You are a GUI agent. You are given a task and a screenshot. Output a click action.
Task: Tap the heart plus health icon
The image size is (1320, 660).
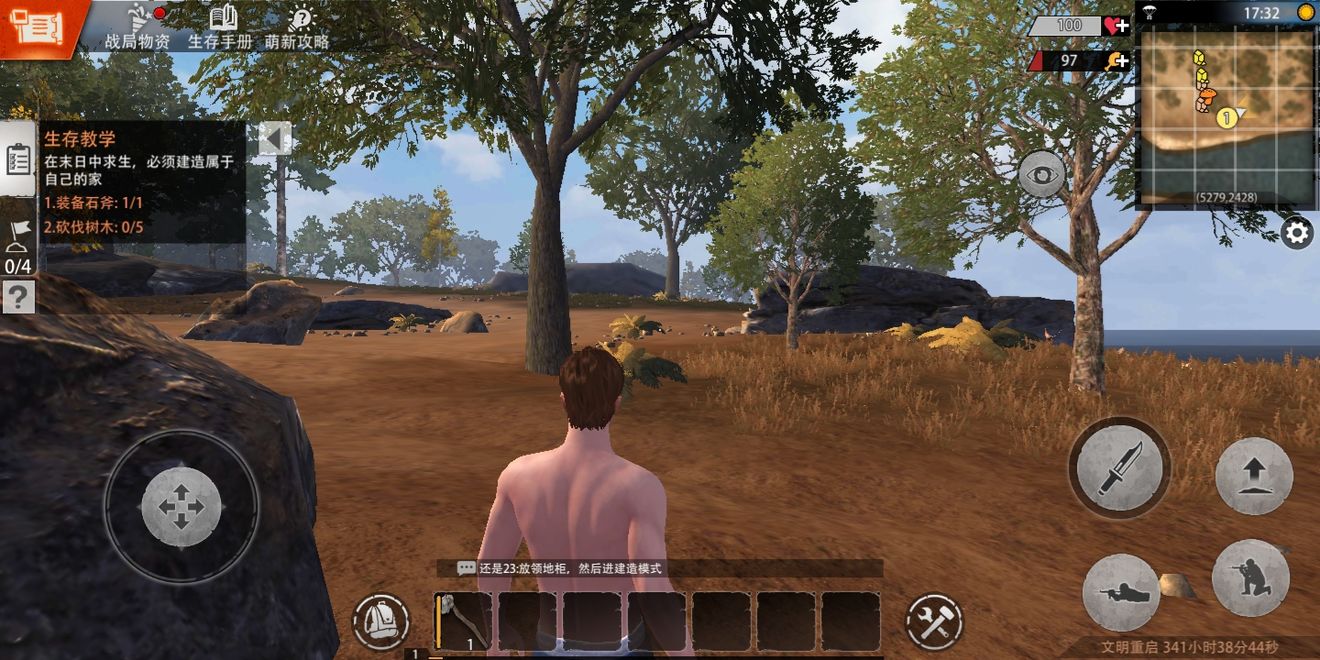(x=1116, y=26)
